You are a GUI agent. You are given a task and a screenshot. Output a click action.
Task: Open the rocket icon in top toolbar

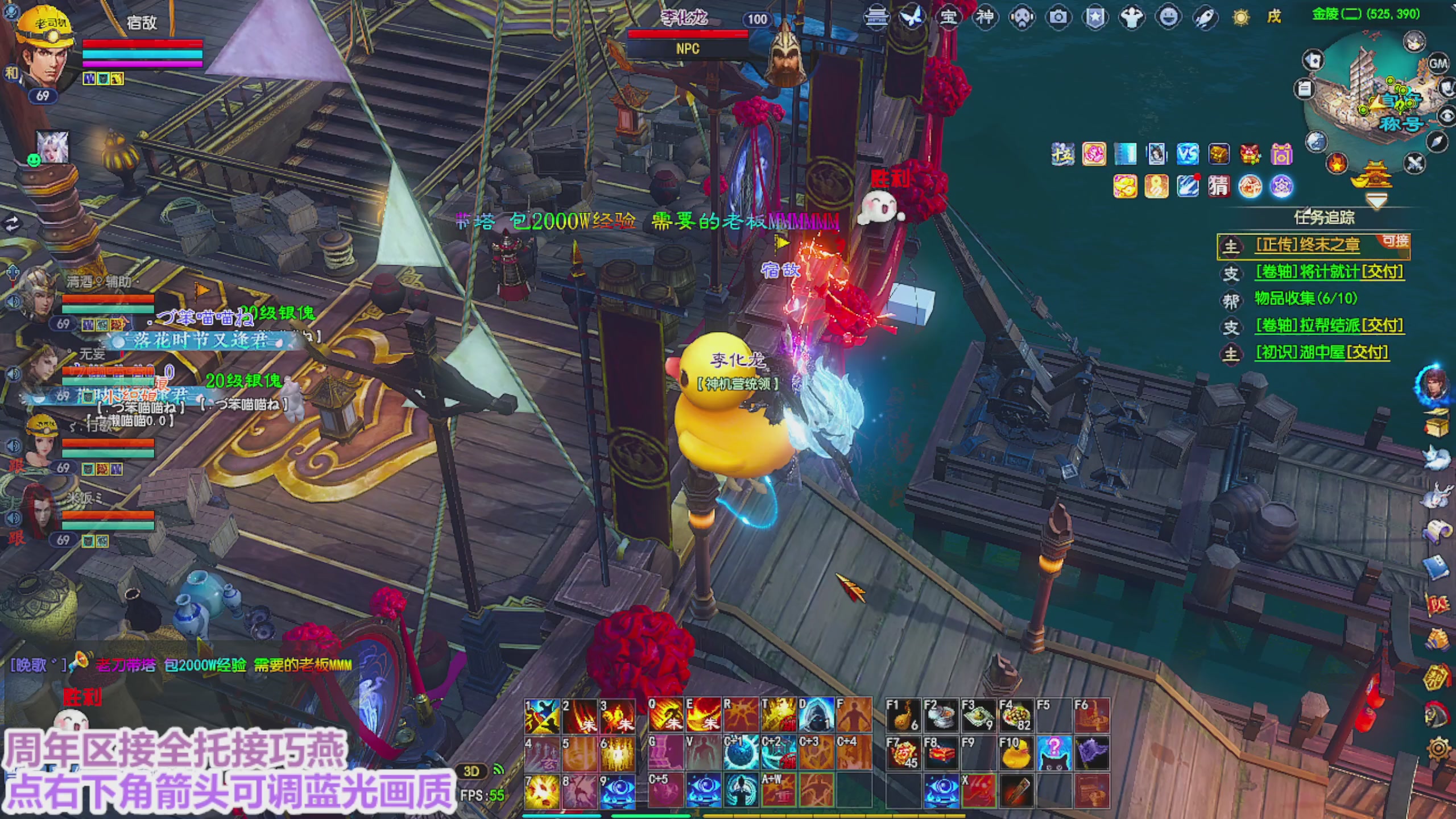pyautogui.click(x=1205, y=18)
